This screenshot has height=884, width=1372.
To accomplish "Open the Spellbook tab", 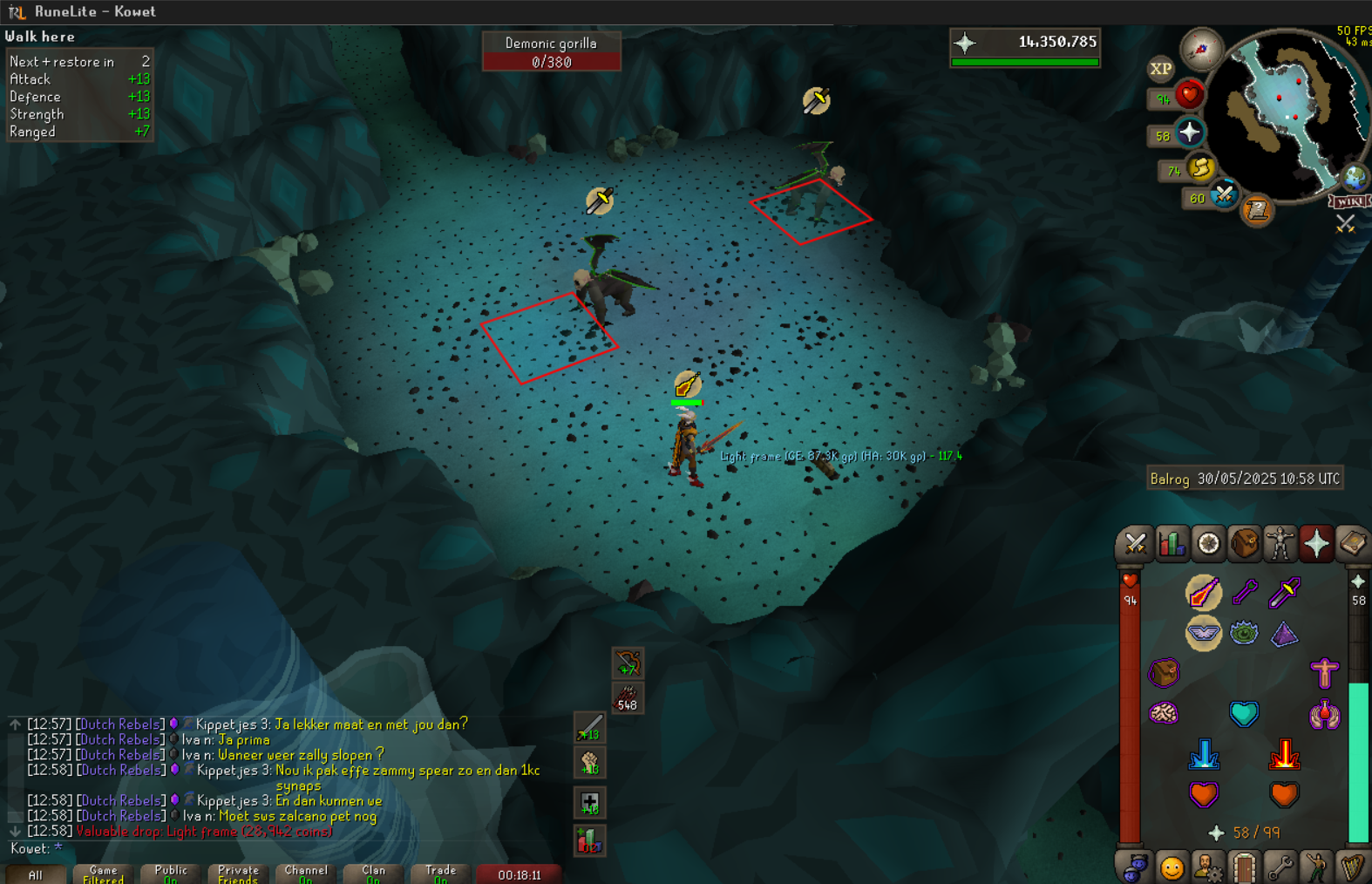I will [1353, 544].
